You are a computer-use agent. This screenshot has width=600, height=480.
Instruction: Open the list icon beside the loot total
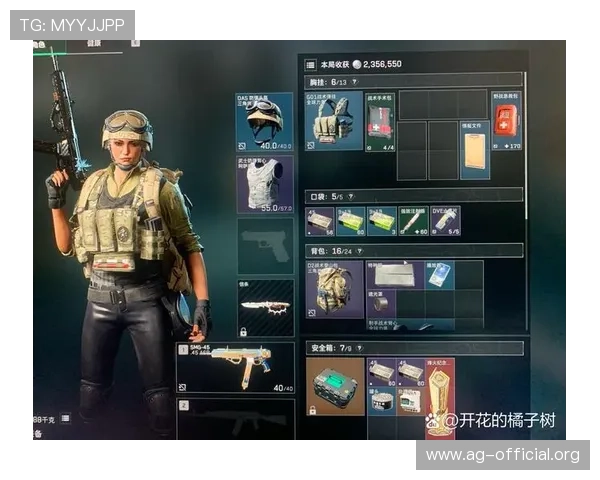point(310,63)
